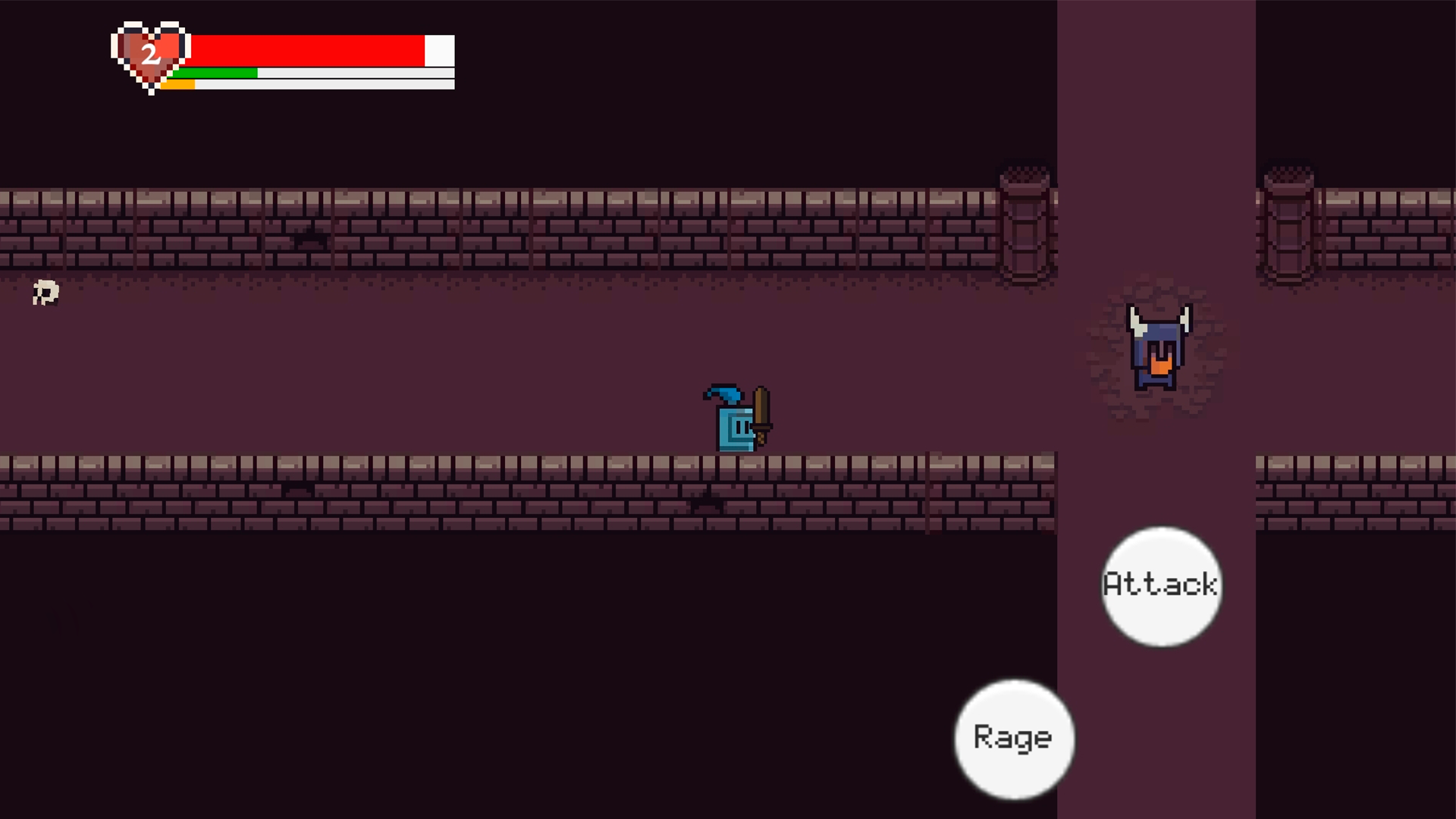Tap the Attack button
This screenshot has width=1456, height=819.
(x=1161, y=585)
